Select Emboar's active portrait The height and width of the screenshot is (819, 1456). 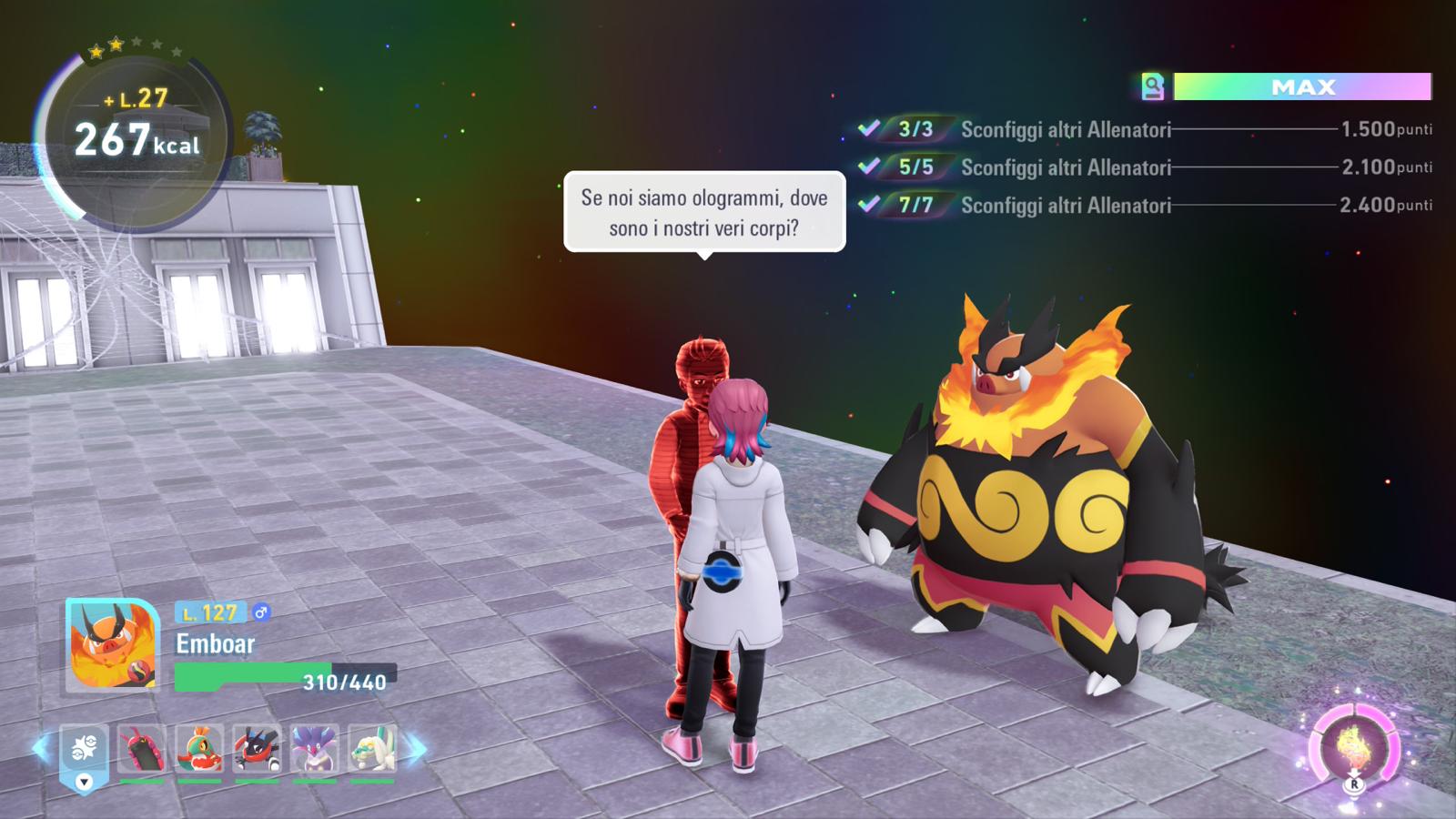pyautogui.click(x=113, y=645)
